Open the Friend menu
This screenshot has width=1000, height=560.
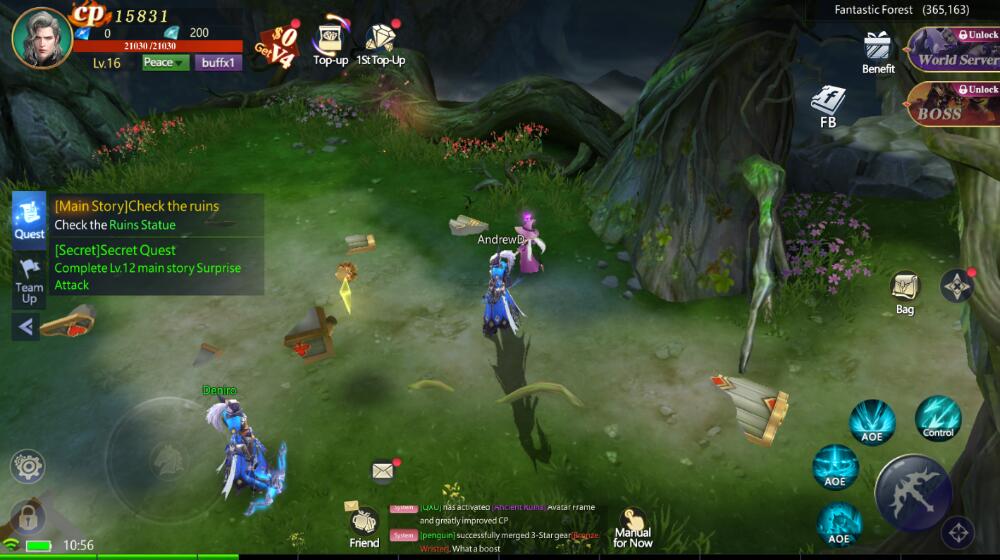pos(364,526)
